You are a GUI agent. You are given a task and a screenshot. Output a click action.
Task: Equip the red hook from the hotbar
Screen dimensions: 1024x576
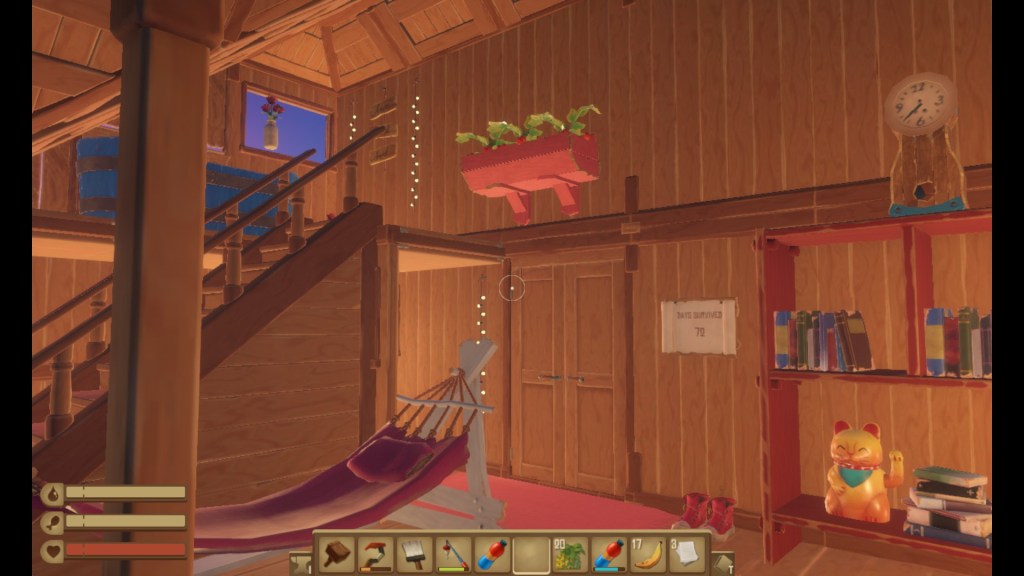375,554
